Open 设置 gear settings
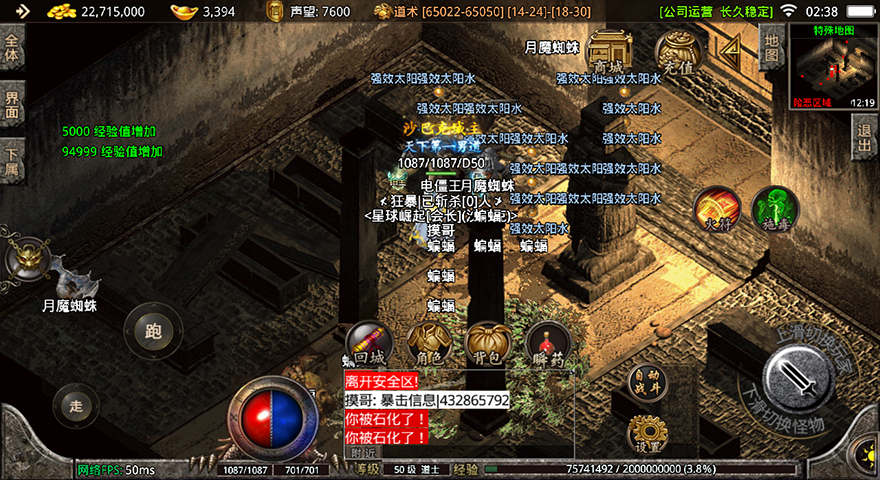Image resolution: width=880 pixels, height=480 pixels. pyautogui.click(x=646, y=434)
